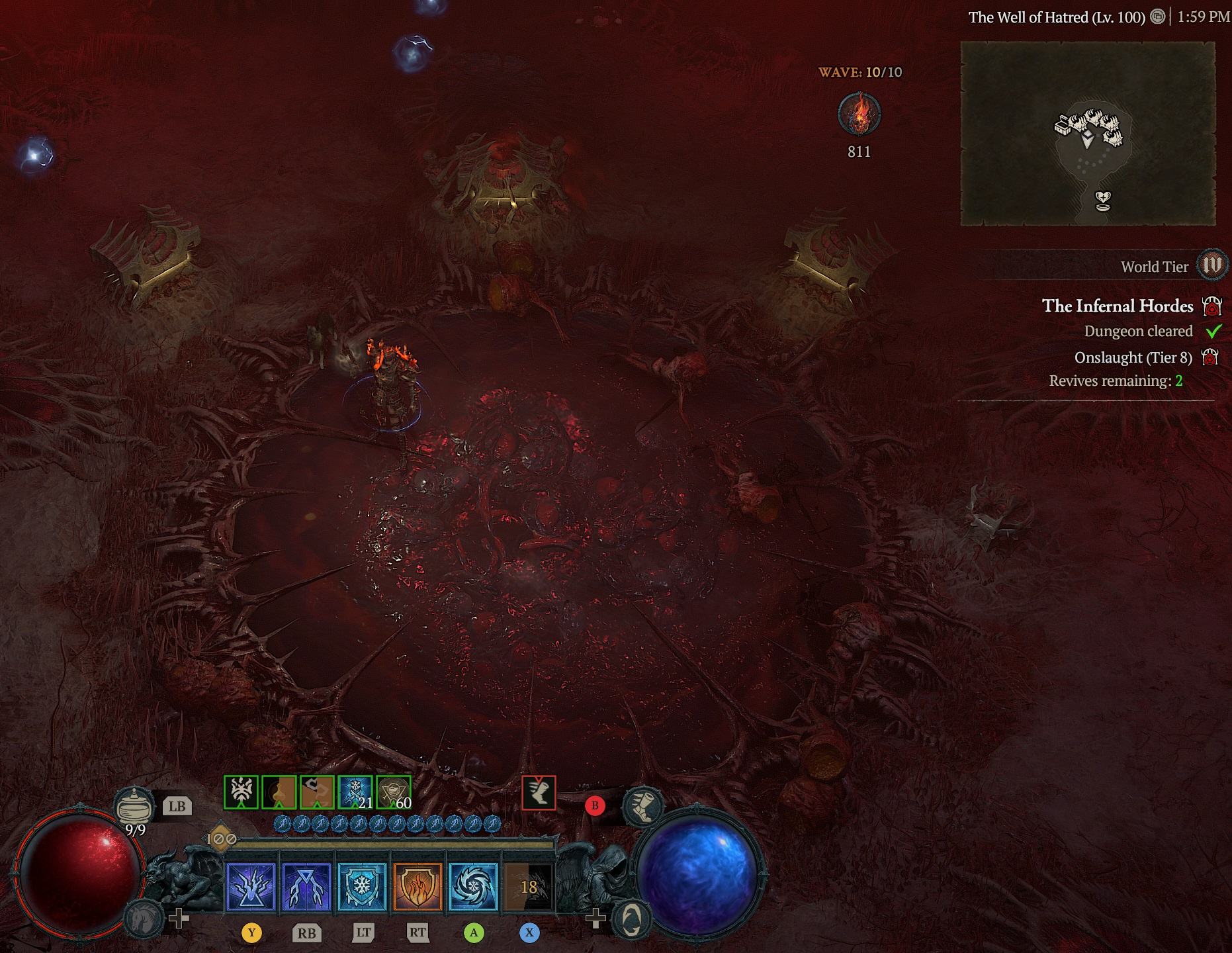Check the potion buff showing 60

(394, 792)
